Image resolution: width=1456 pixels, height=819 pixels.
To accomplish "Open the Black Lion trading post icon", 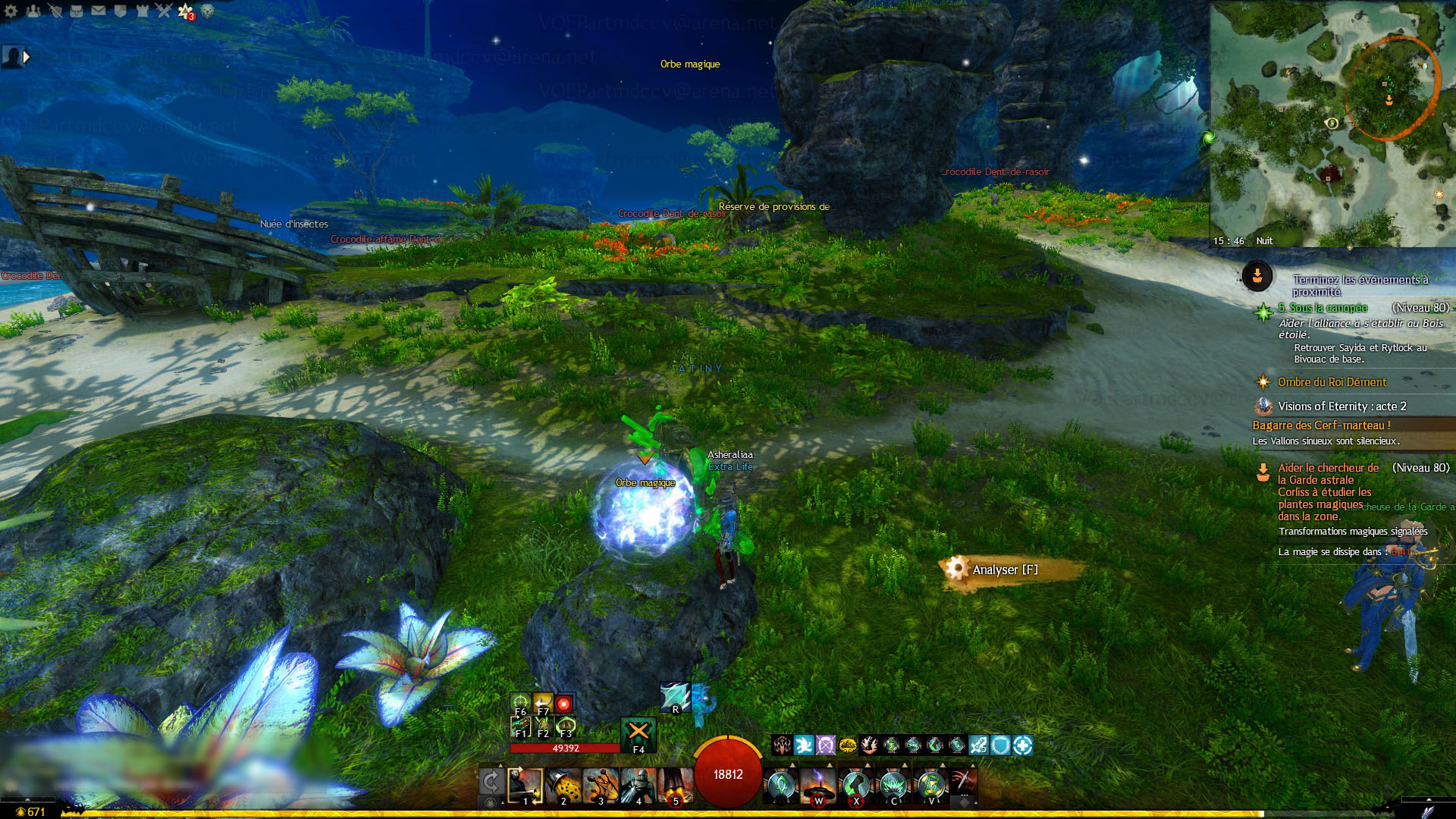I will 207,11.
